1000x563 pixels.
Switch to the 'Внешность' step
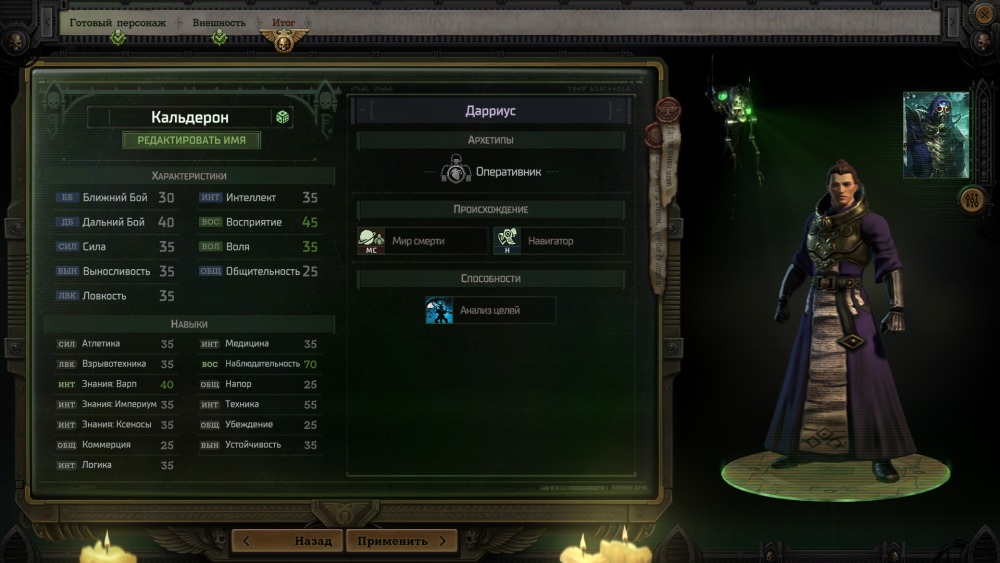220,22
